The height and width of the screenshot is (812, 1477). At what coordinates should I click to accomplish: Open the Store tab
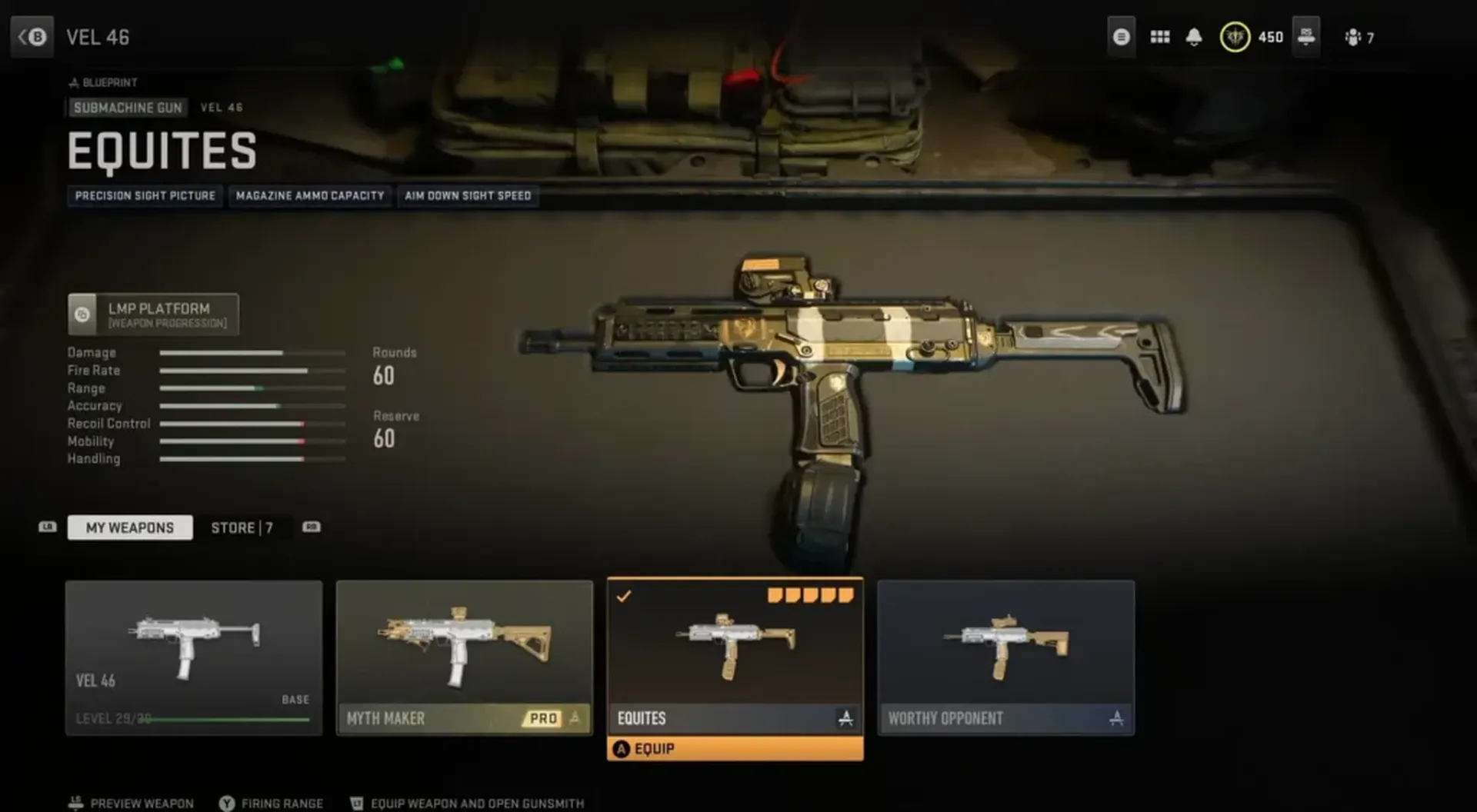coord(242,527)
